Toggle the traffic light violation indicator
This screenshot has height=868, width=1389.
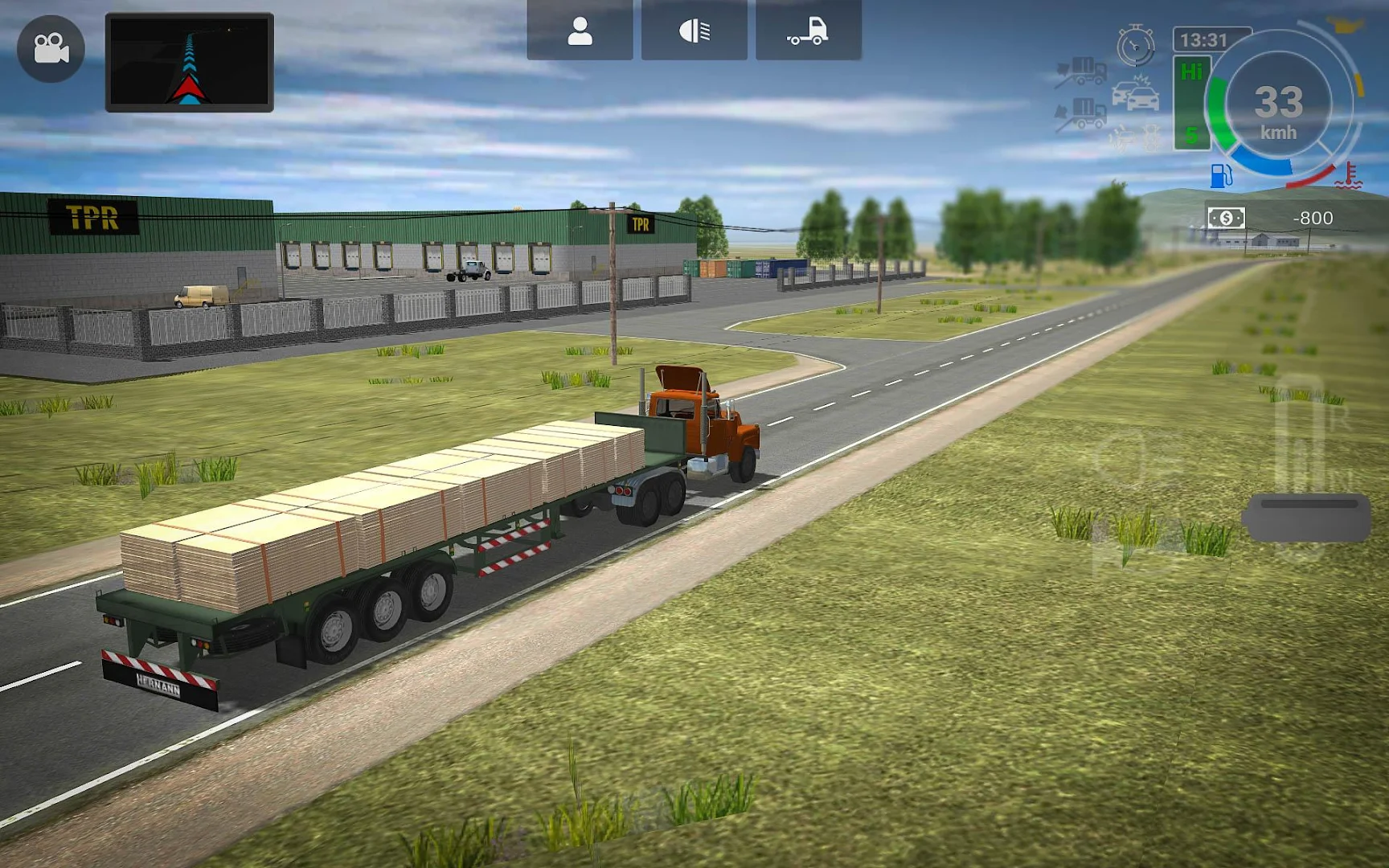[1151, 137]
